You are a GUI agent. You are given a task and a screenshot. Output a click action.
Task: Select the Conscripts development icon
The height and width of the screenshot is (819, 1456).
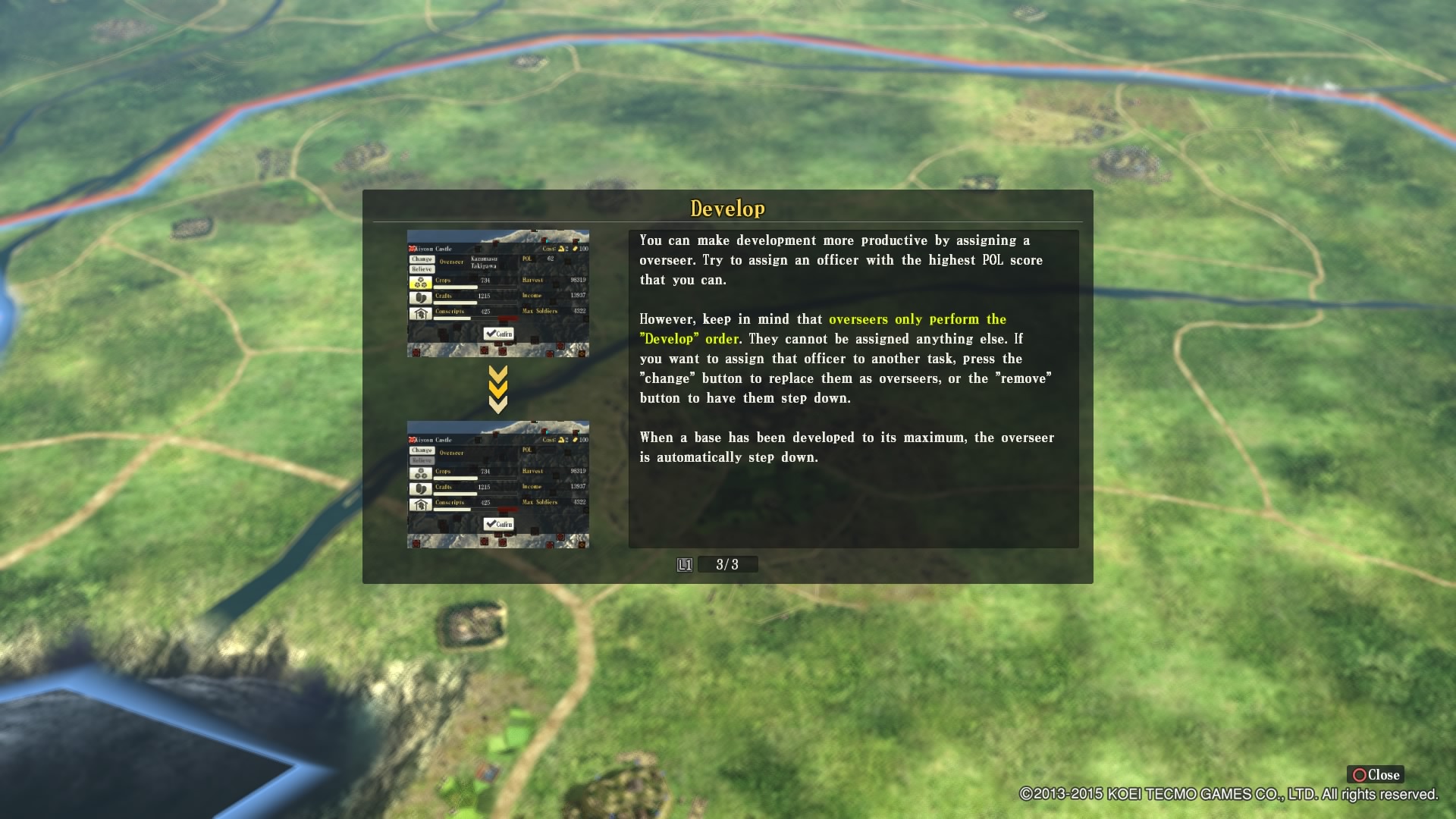click(421, 313)
